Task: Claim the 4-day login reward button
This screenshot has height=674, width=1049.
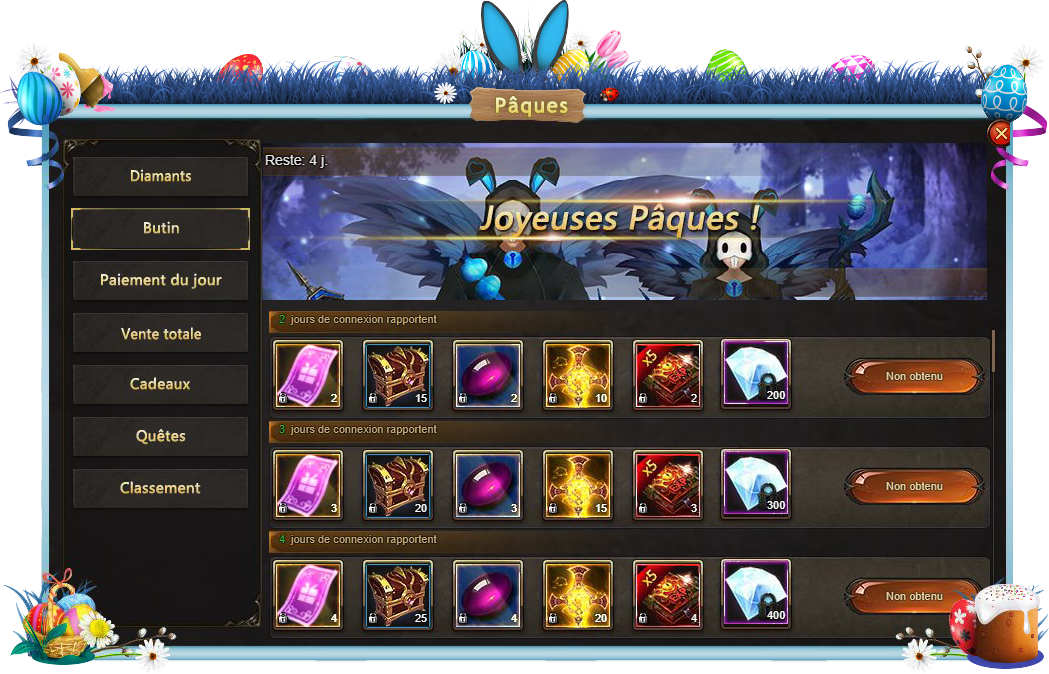Action: click(x=914, y=596)
